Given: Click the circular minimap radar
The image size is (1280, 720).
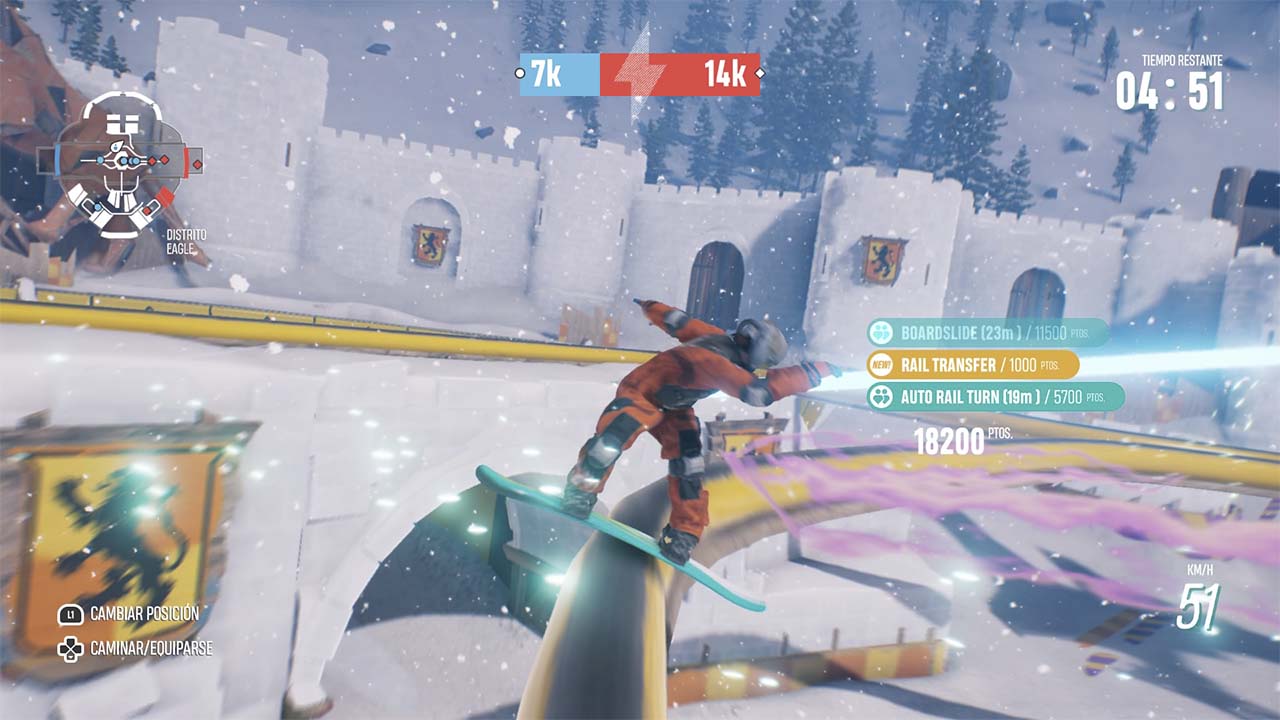Looking at the screenshot, I should tap(121, 163).
